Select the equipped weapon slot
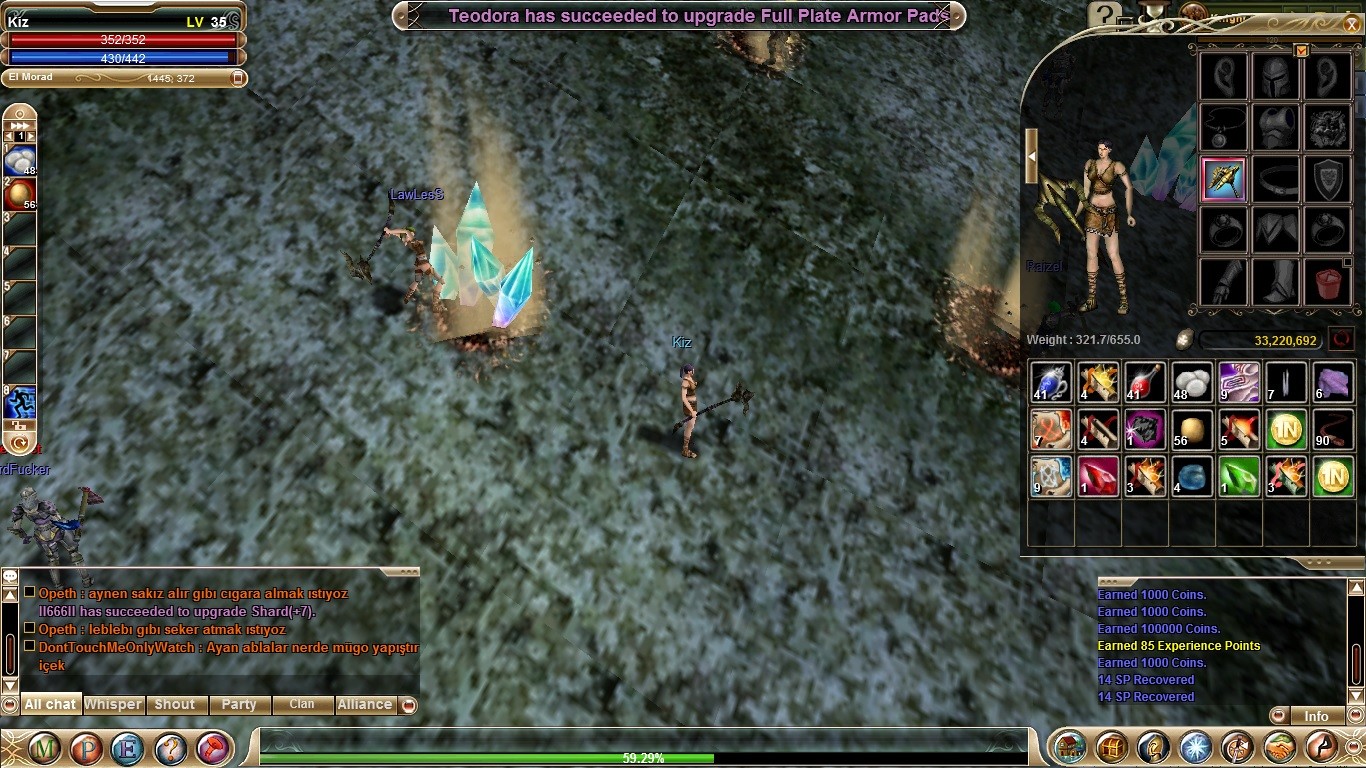Screen dimensions: 1366x768 [x=1224, y=180]
